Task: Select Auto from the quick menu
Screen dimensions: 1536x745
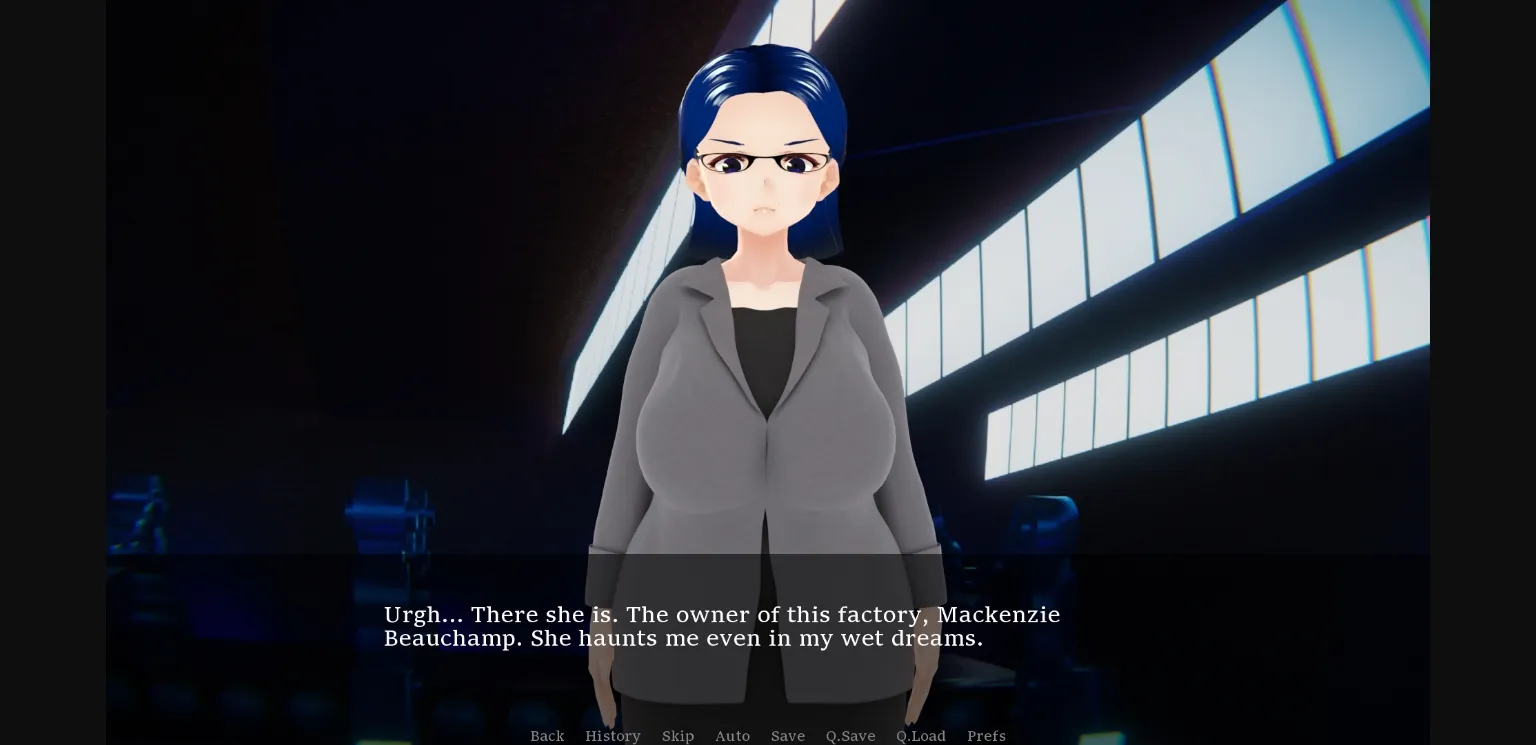Action: (733, 736)
